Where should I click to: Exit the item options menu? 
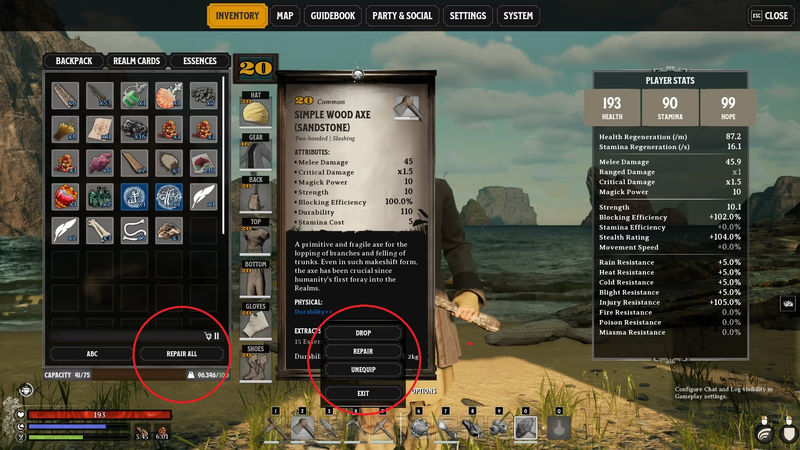point(363,393)
